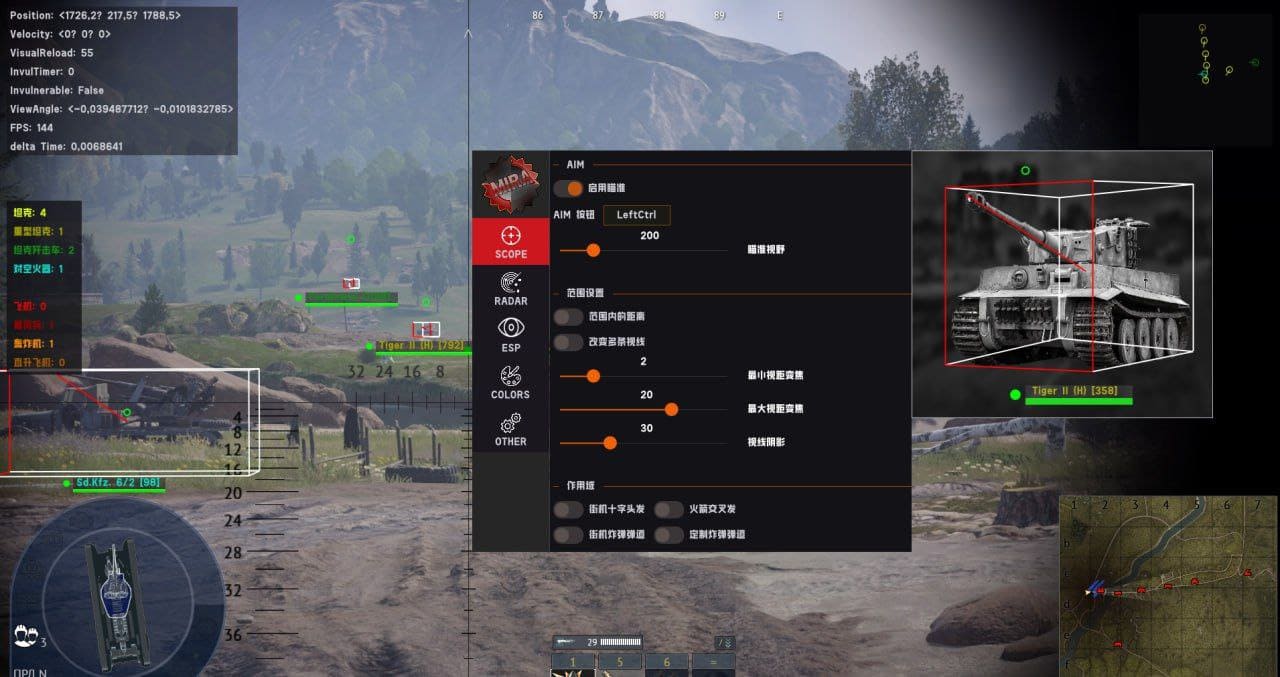Click the 最小视距变焦 slider handle
1280x677 pixels.
coord(593,376)
